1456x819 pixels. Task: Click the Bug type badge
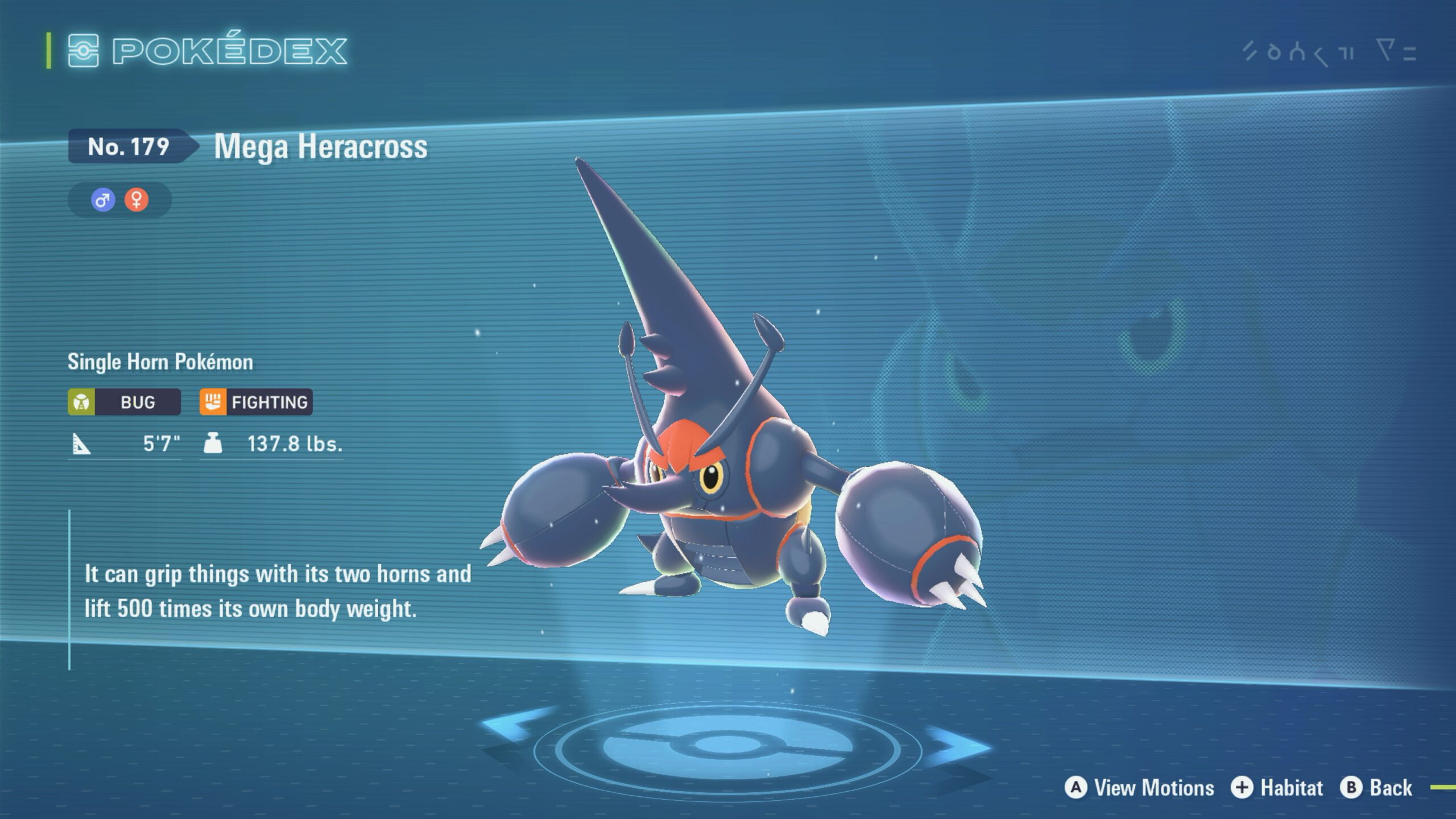point(124,402)
